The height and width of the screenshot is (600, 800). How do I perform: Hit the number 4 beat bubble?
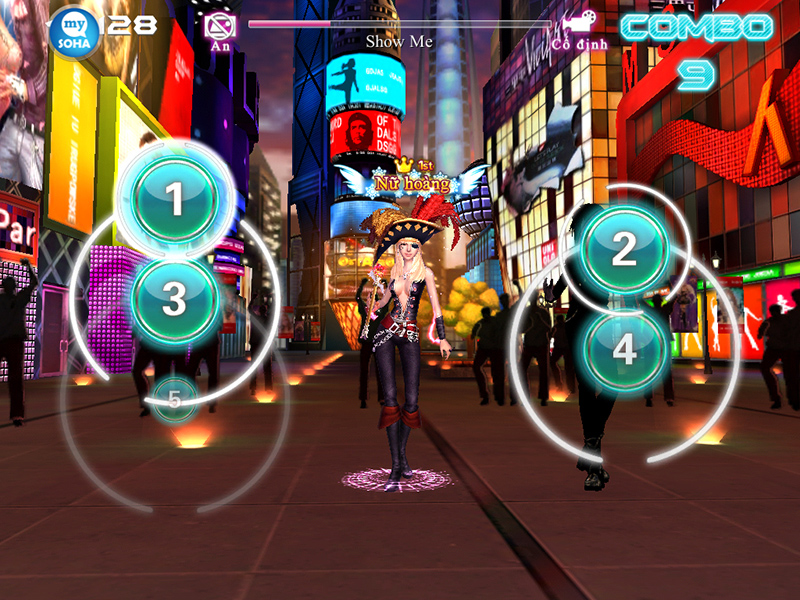pyautogui.click(x=624, y=349)
